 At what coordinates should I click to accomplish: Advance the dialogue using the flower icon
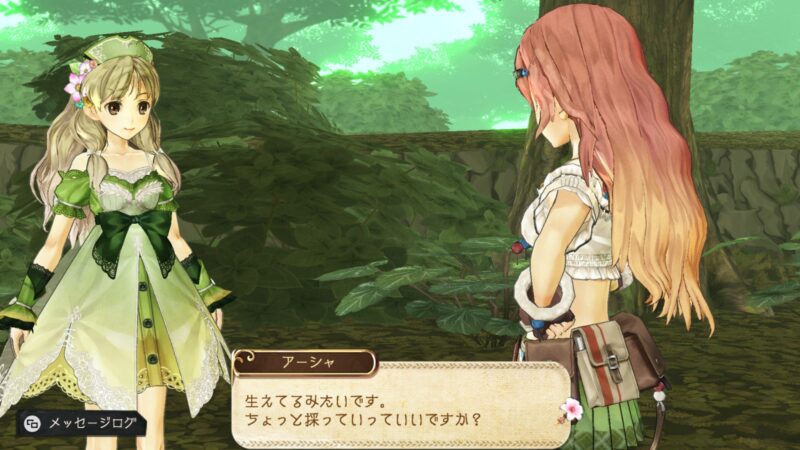573,409
